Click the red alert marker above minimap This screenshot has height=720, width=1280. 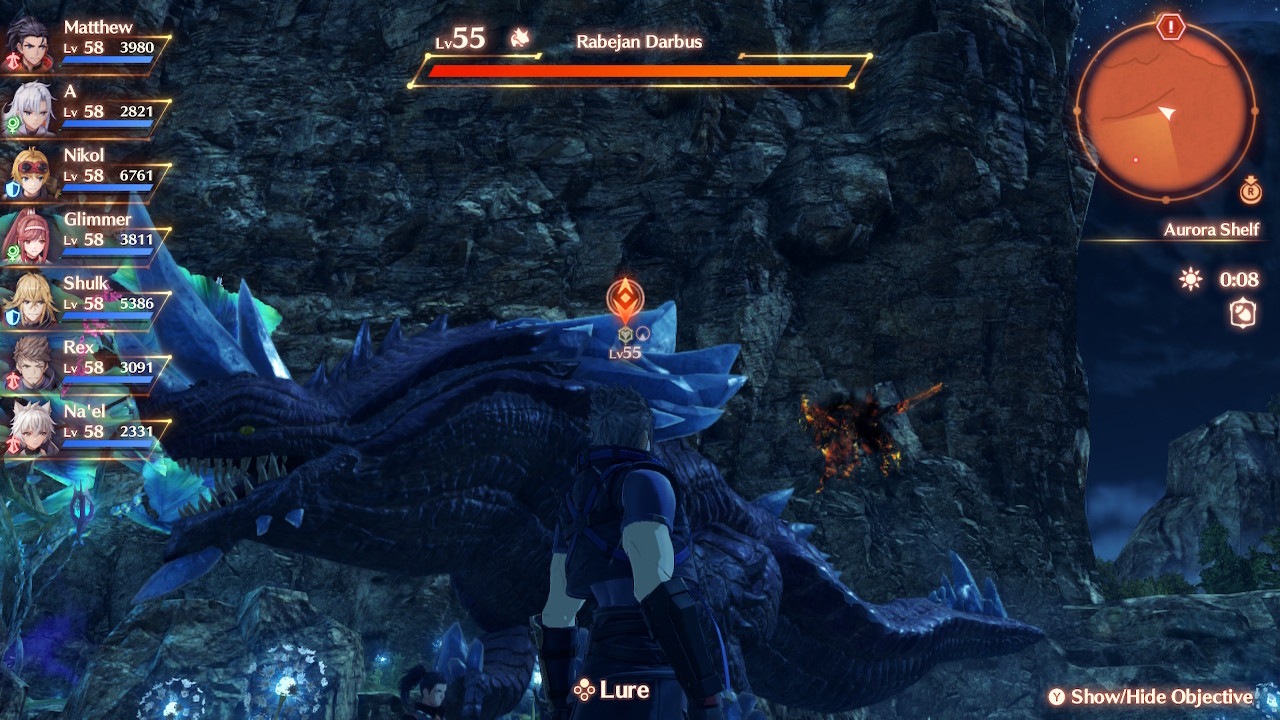[x=1170, y=27]
